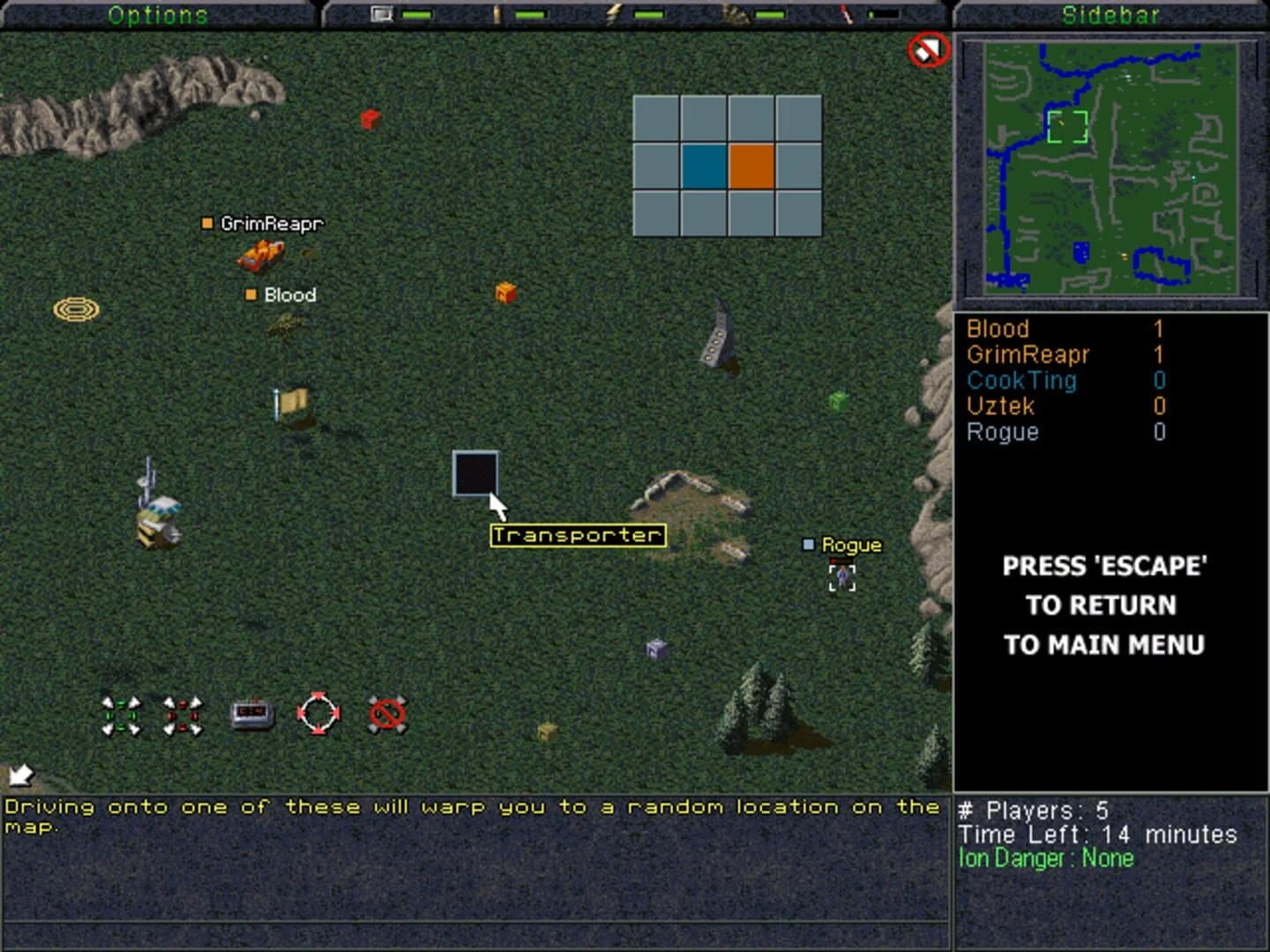The height and width of the screenshot is (952, 1270).
Task: Select the red arrows slowdown icon
Action: pos(182,715)
